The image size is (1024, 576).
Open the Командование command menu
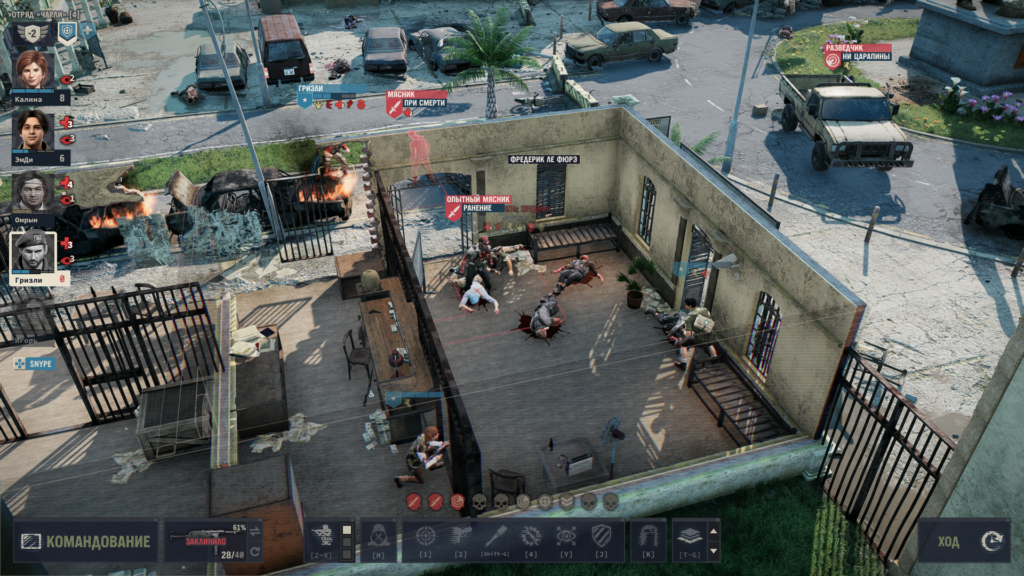86,541
